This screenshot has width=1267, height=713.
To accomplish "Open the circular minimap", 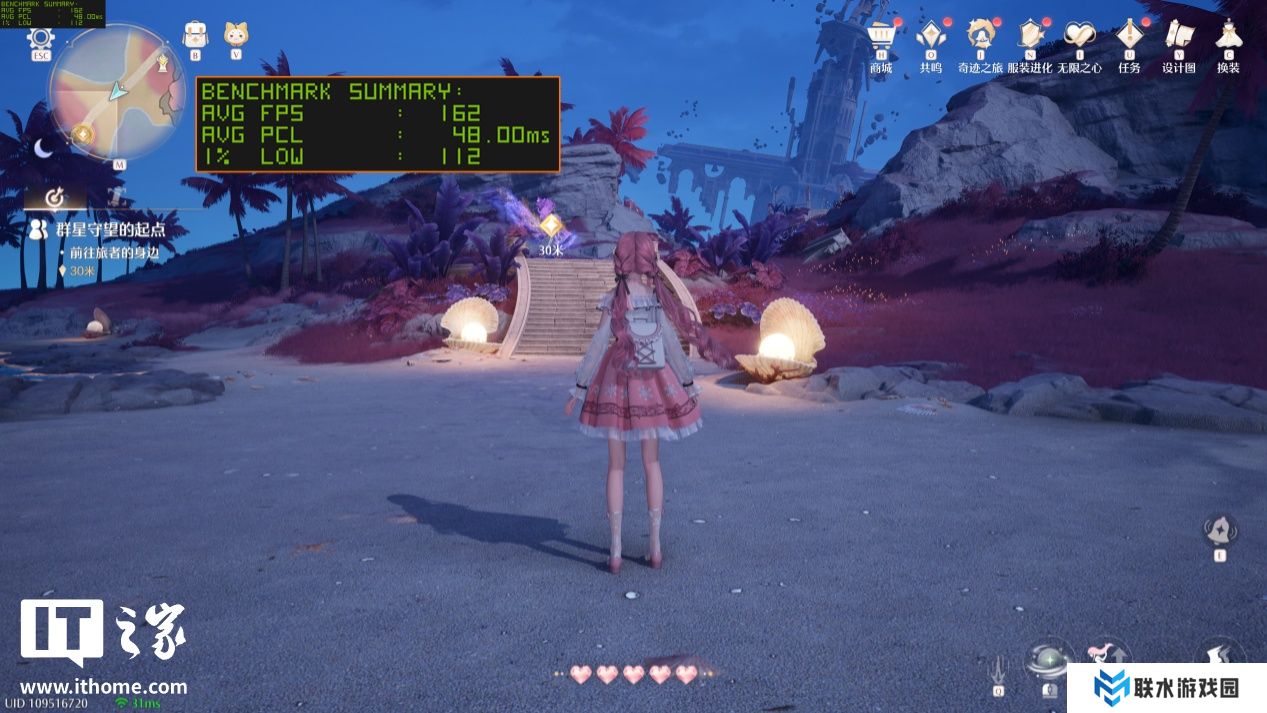I will click(x=117, y=91).
